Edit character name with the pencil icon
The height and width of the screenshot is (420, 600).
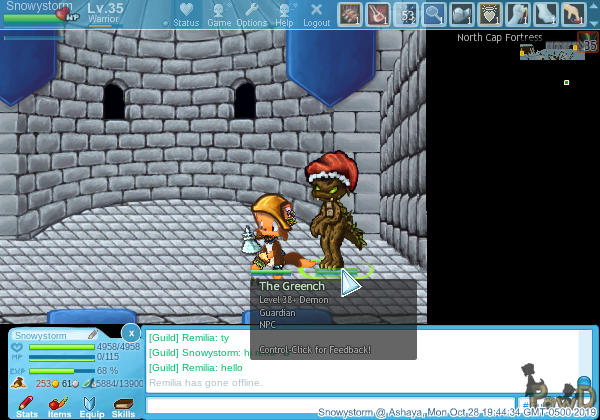point(92,335)
